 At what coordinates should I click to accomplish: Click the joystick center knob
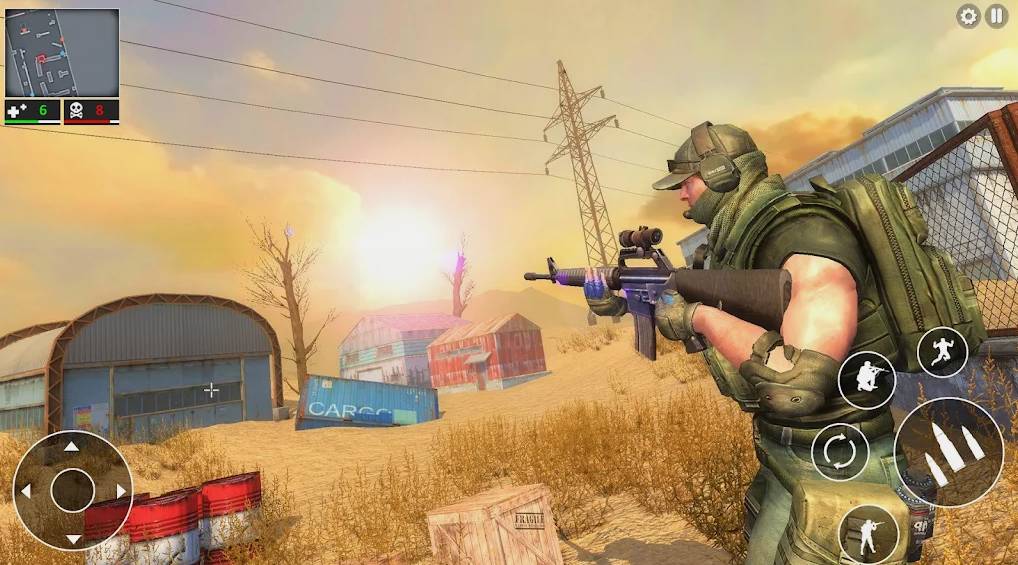(72, 491)
